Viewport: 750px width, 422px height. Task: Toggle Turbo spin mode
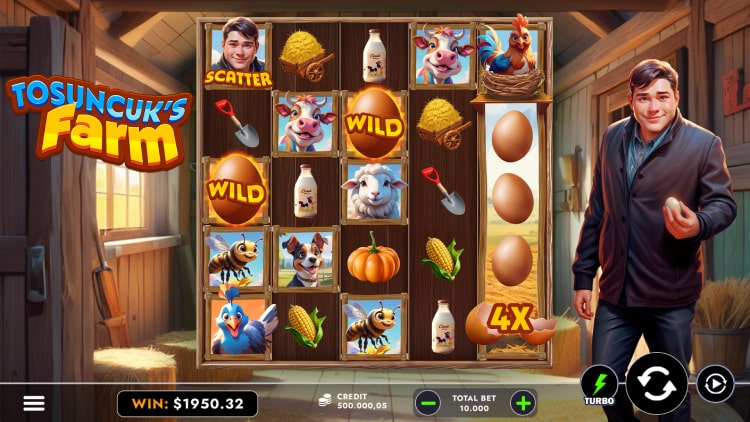pyautogui.click(x=600, y=386)
